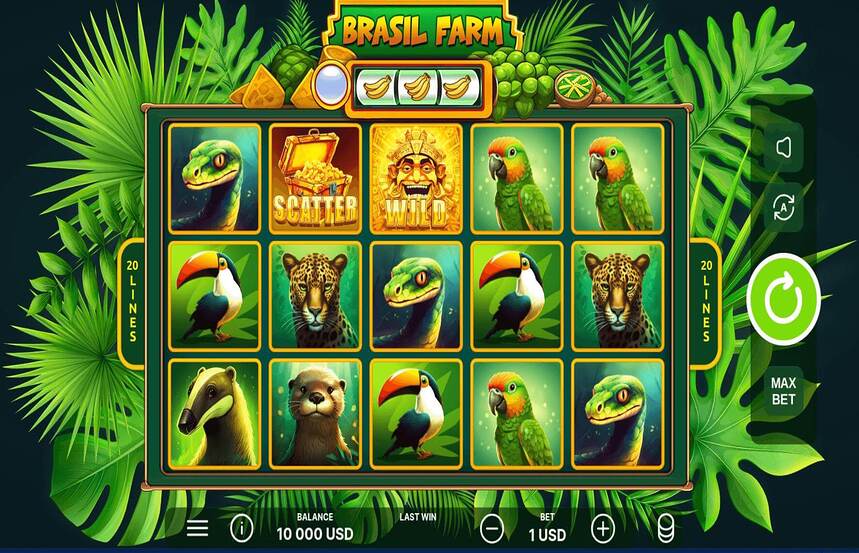Show the game info paytable
The height and width of the screenshot is (553, 859).
point(240,527)
